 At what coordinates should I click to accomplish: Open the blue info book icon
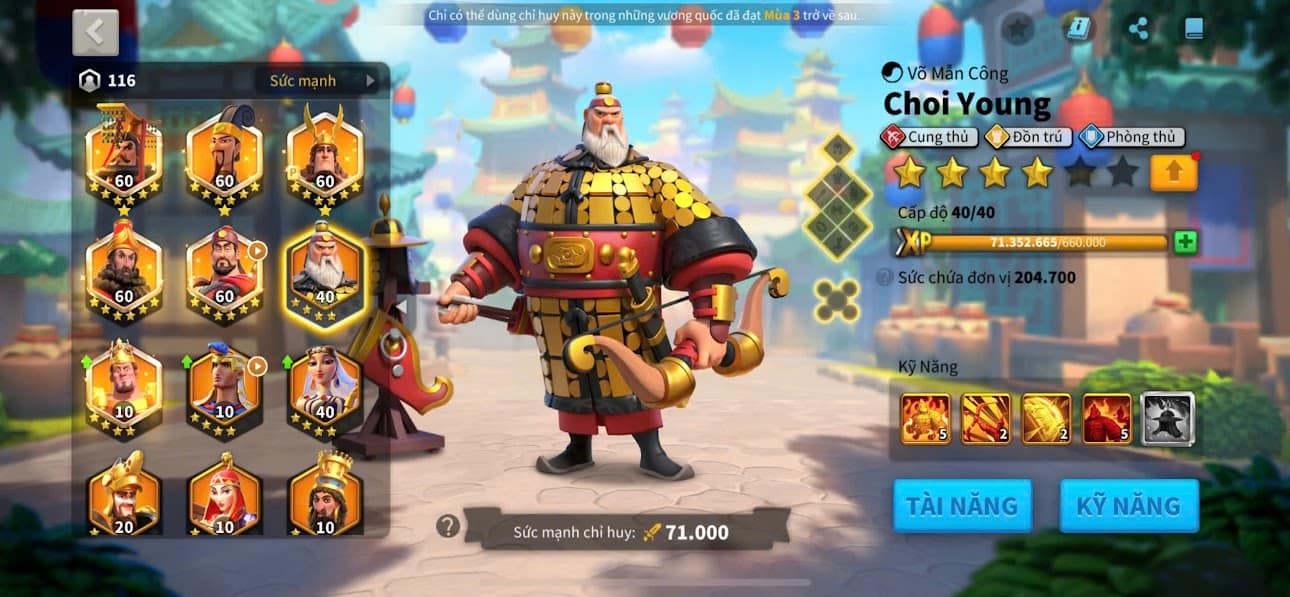1078,29
